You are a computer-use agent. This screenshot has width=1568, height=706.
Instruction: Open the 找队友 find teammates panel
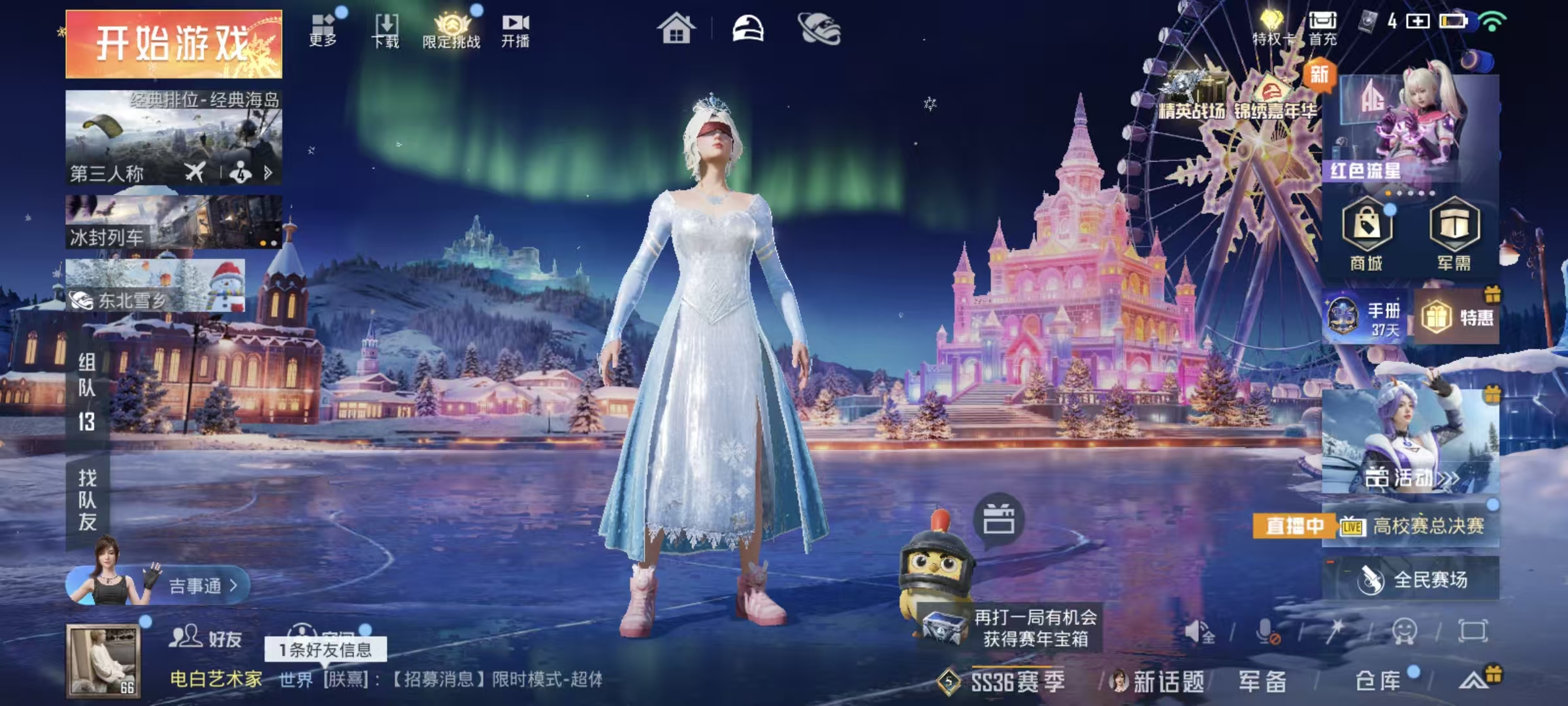pos(88,500)
